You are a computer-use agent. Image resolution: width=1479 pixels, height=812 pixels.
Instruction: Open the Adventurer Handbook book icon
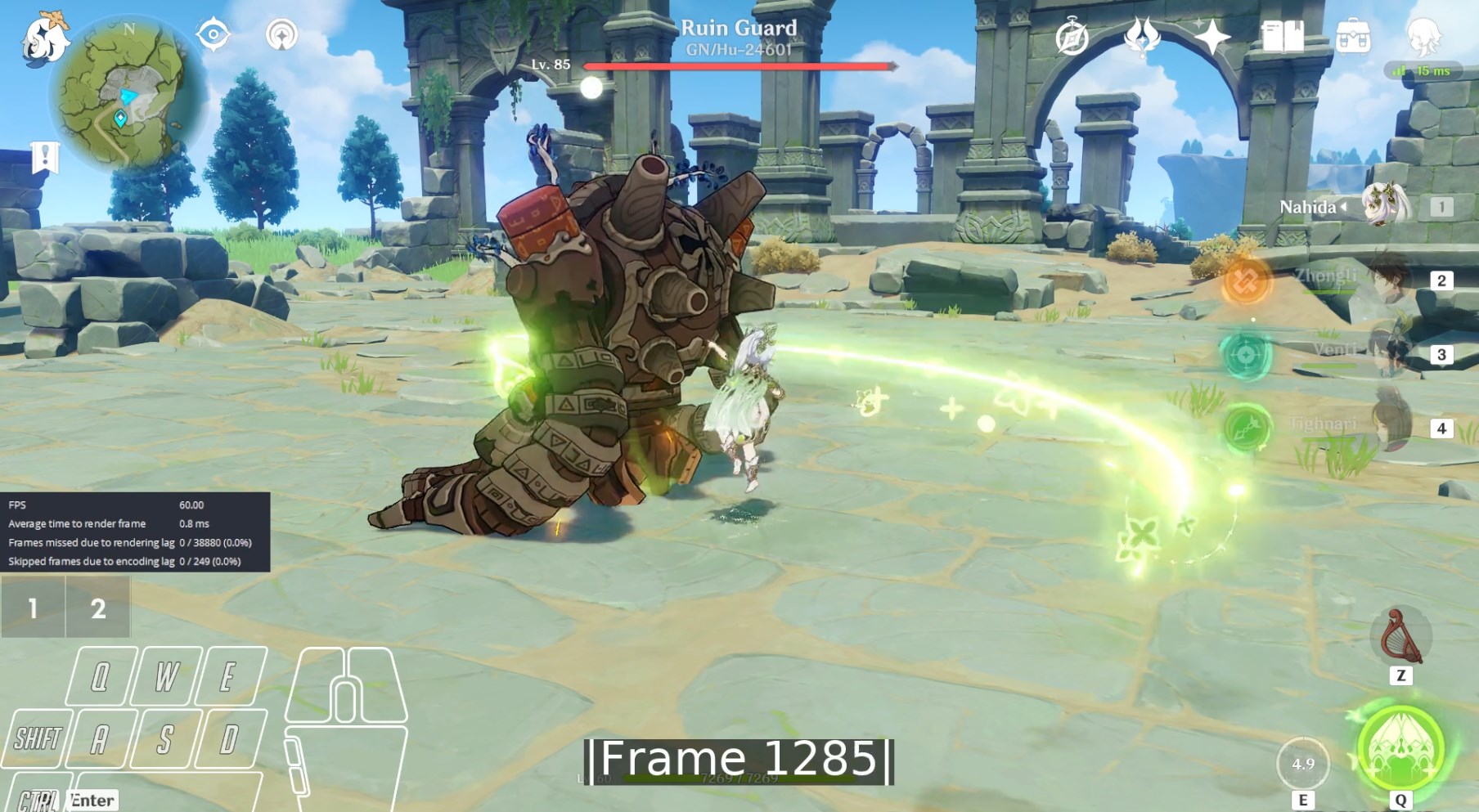coord(1282,37)
